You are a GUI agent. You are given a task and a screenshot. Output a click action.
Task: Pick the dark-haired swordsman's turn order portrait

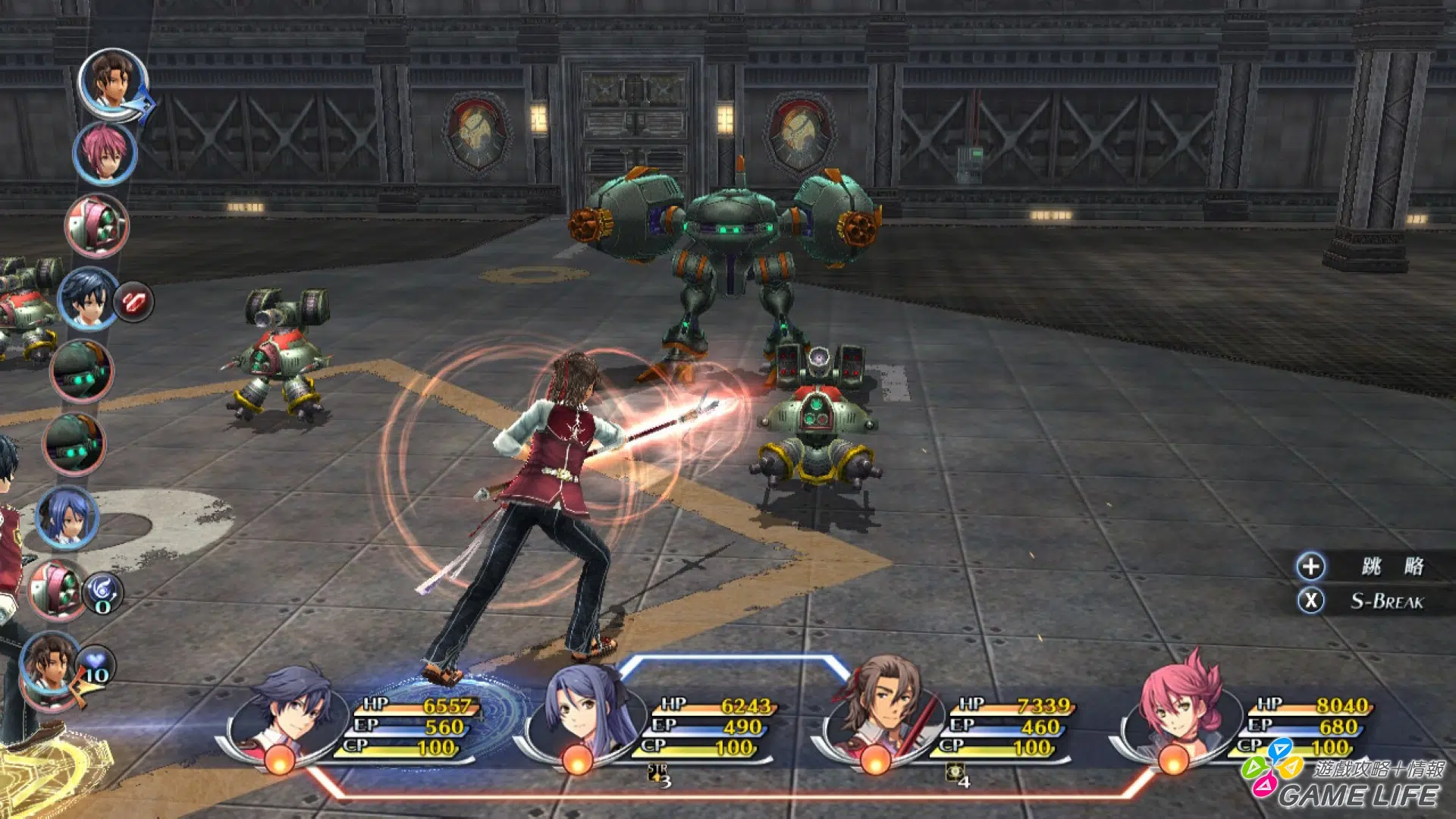coord(87,298)
